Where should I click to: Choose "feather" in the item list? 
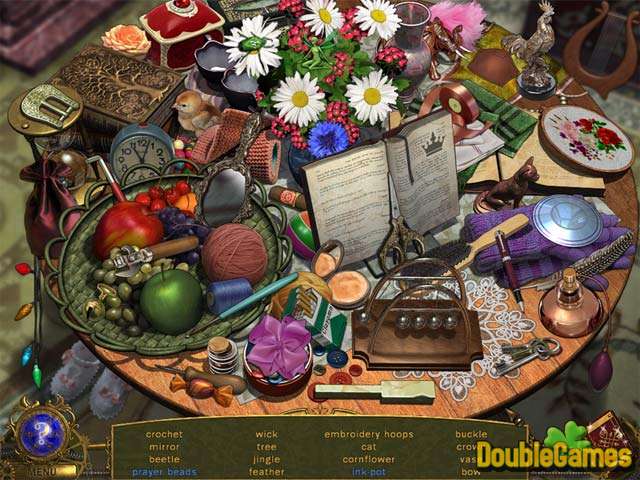pos(266,471)
